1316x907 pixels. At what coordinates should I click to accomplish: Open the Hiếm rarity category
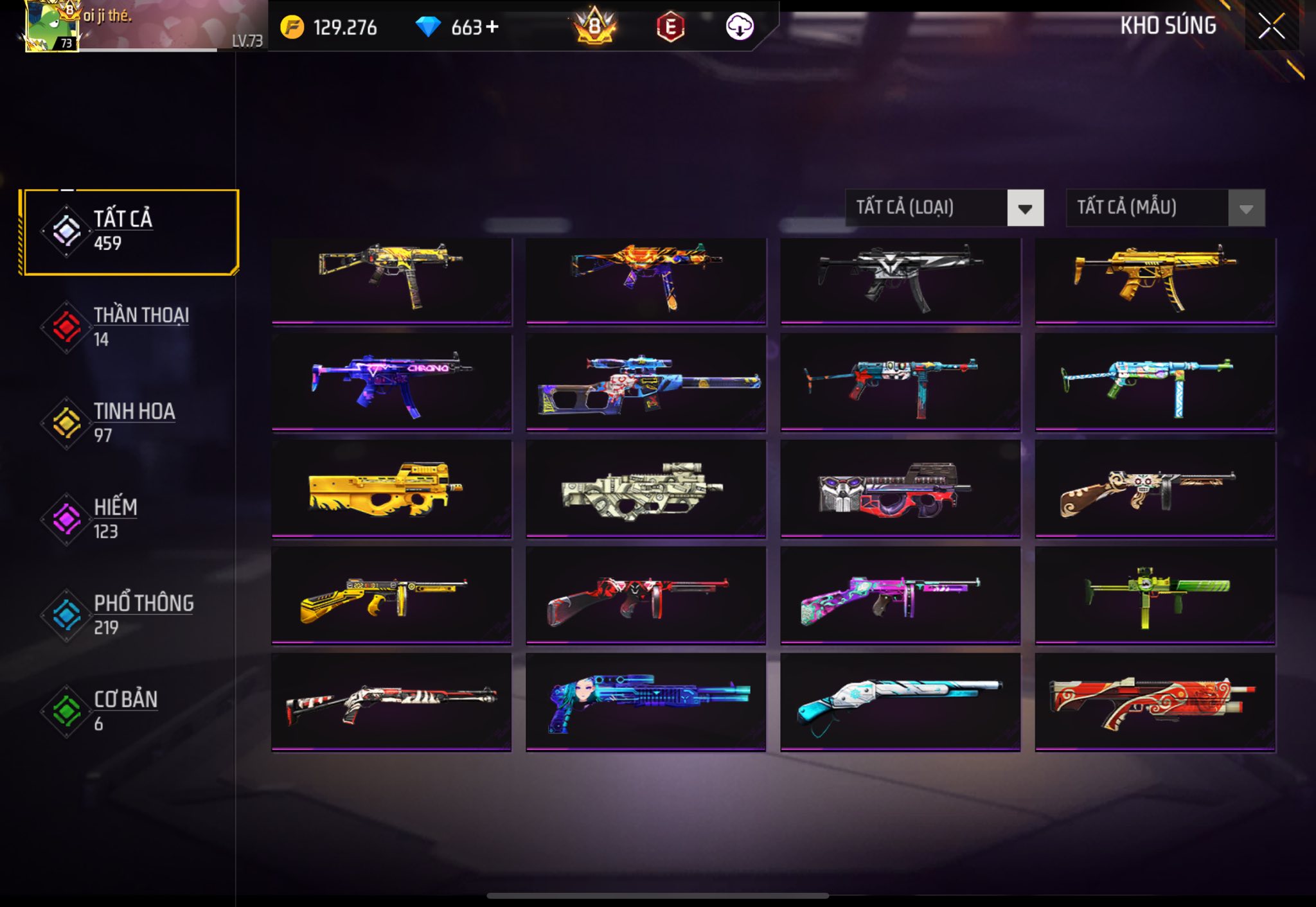coord(129,519)
